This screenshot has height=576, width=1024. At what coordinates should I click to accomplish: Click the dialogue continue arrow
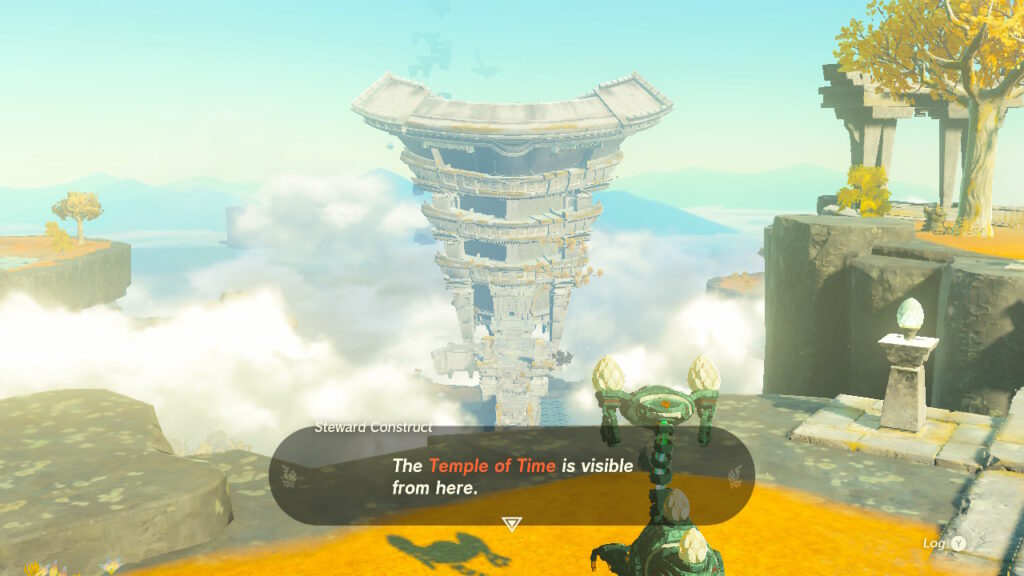511,523
